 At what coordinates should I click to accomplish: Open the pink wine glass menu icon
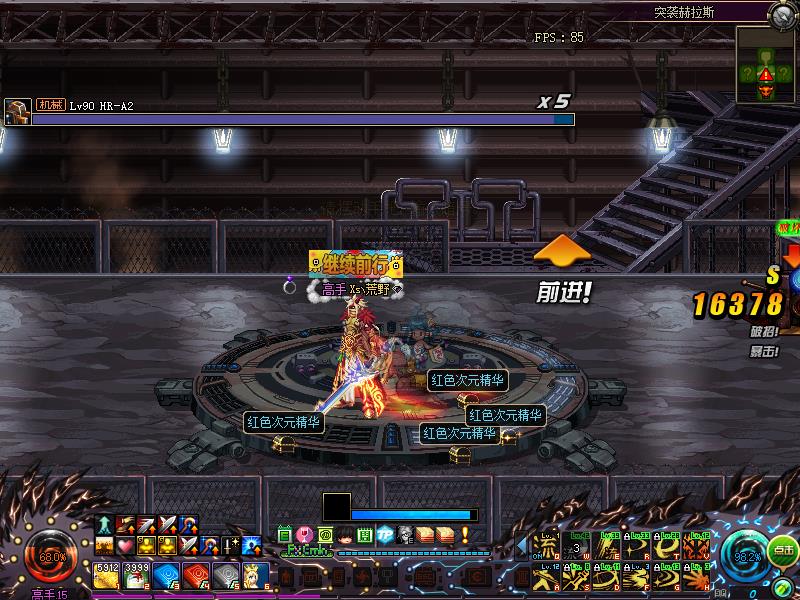[304, 535]
